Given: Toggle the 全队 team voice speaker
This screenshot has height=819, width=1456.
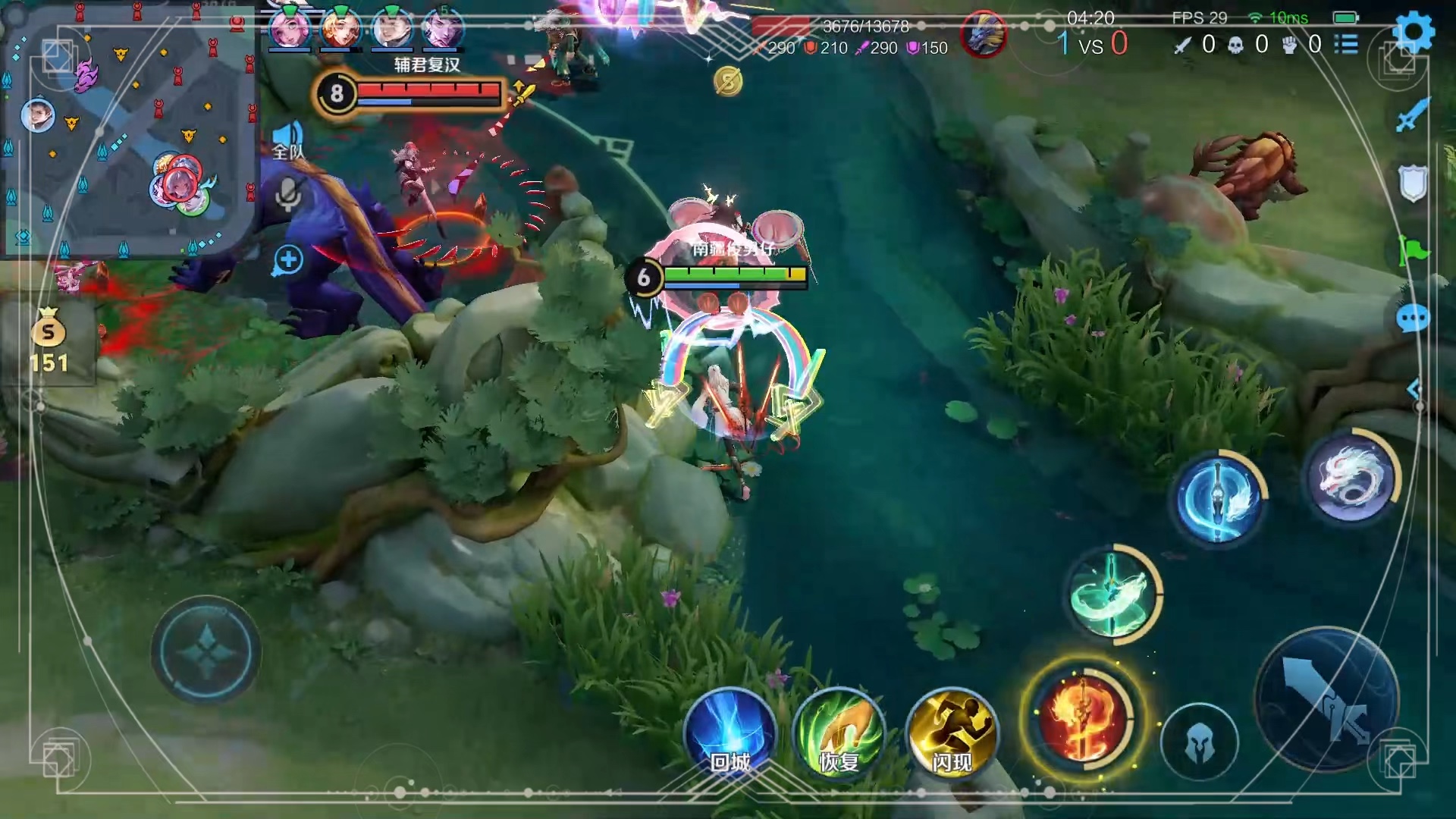Looking at the screenshot, I should (287, 140).
